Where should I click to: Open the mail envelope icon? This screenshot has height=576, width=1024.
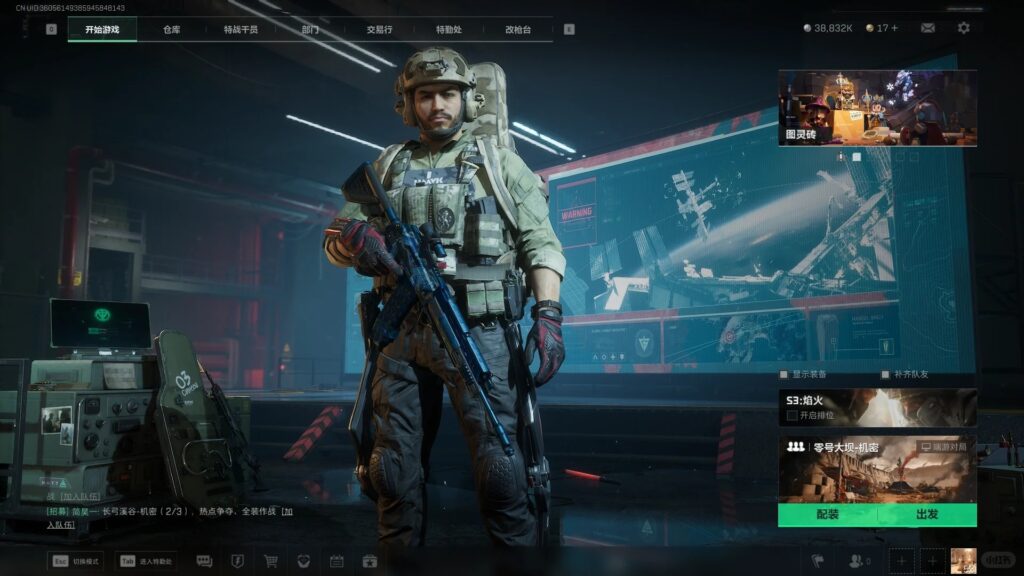click(x=928, y=28)
